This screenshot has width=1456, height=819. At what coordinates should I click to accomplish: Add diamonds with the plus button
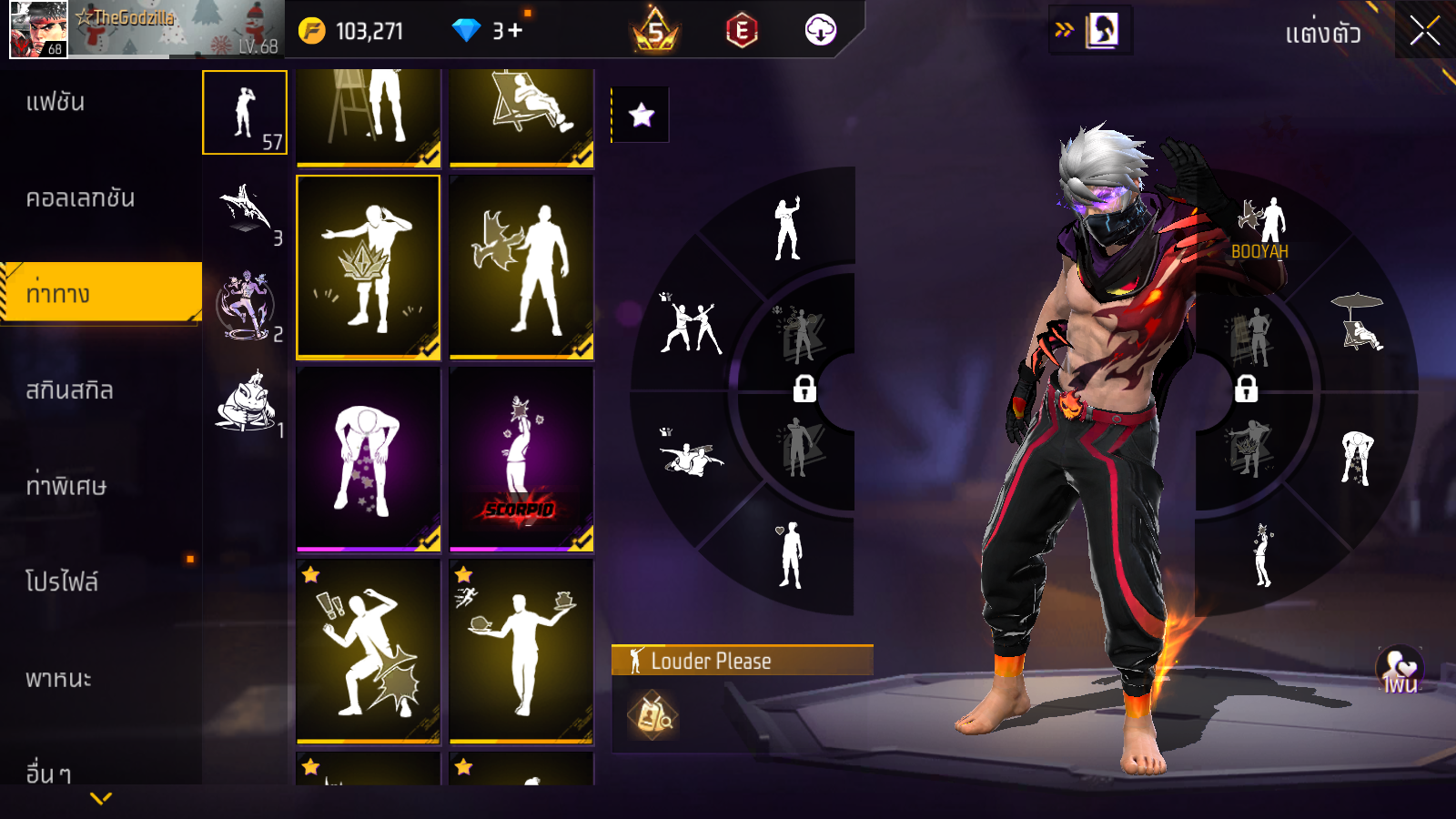(x=515, y=31)
